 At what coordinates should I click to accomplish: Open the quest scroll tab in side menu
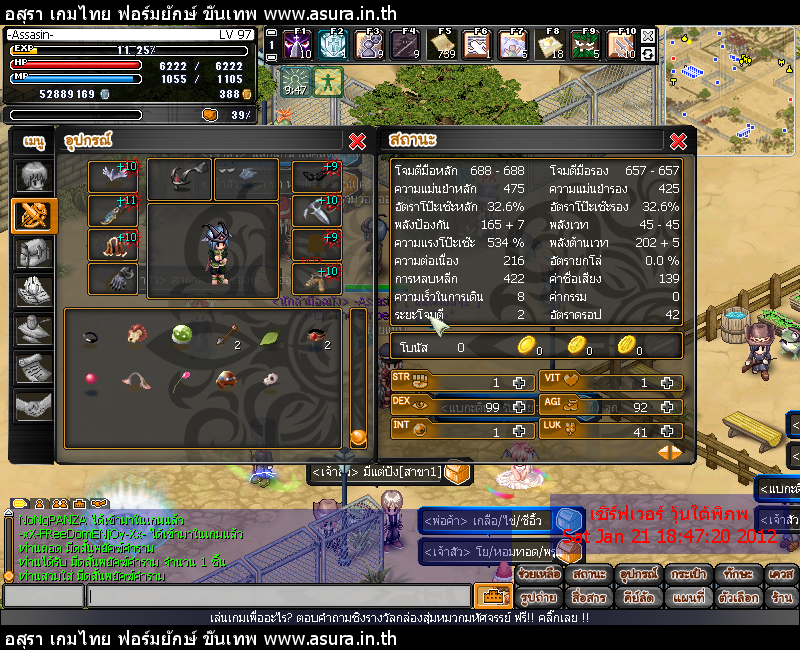click(33, 367)
